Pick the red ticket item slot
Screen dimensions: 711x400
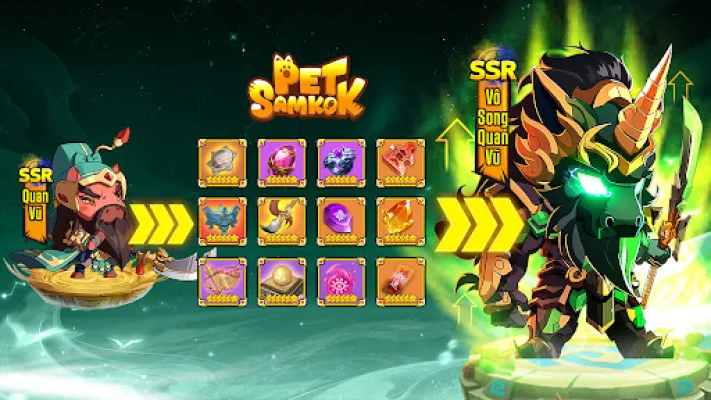[400, 281]
